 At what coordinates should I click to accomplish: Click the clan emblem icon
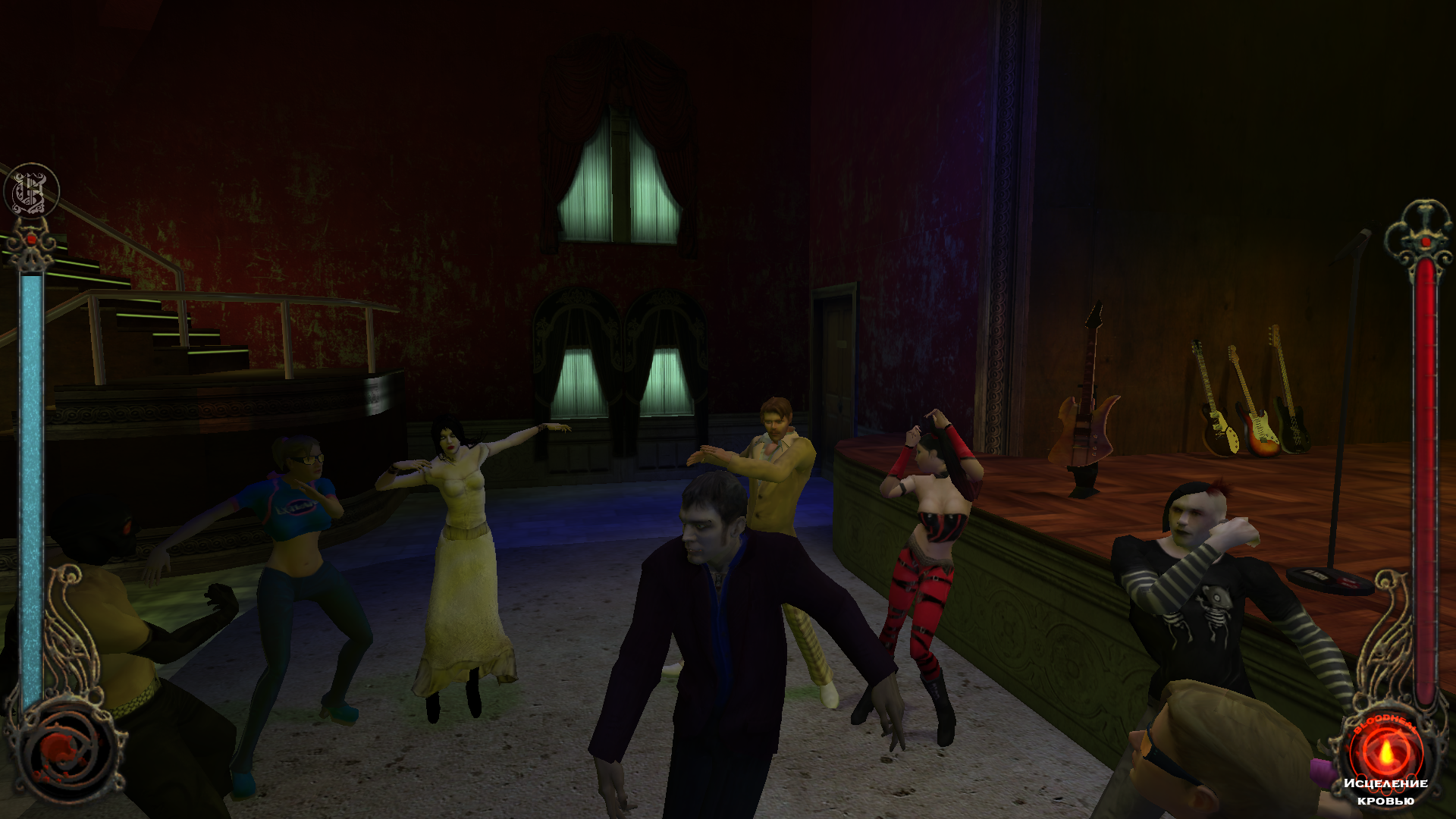point(31,190)
